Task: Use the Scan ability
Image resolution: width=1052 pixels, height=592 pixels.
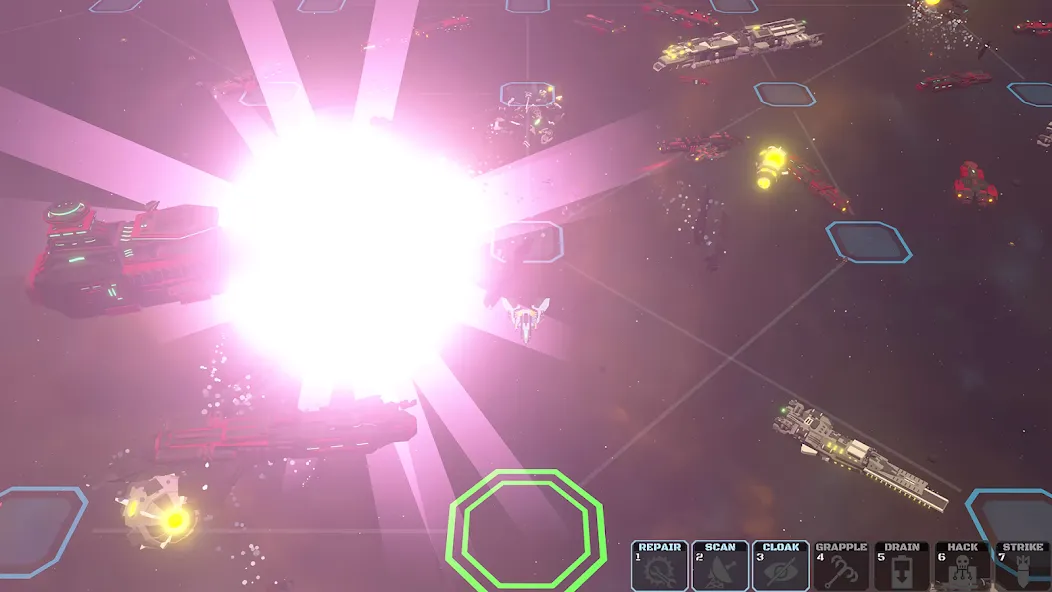Action: (720, 566)
